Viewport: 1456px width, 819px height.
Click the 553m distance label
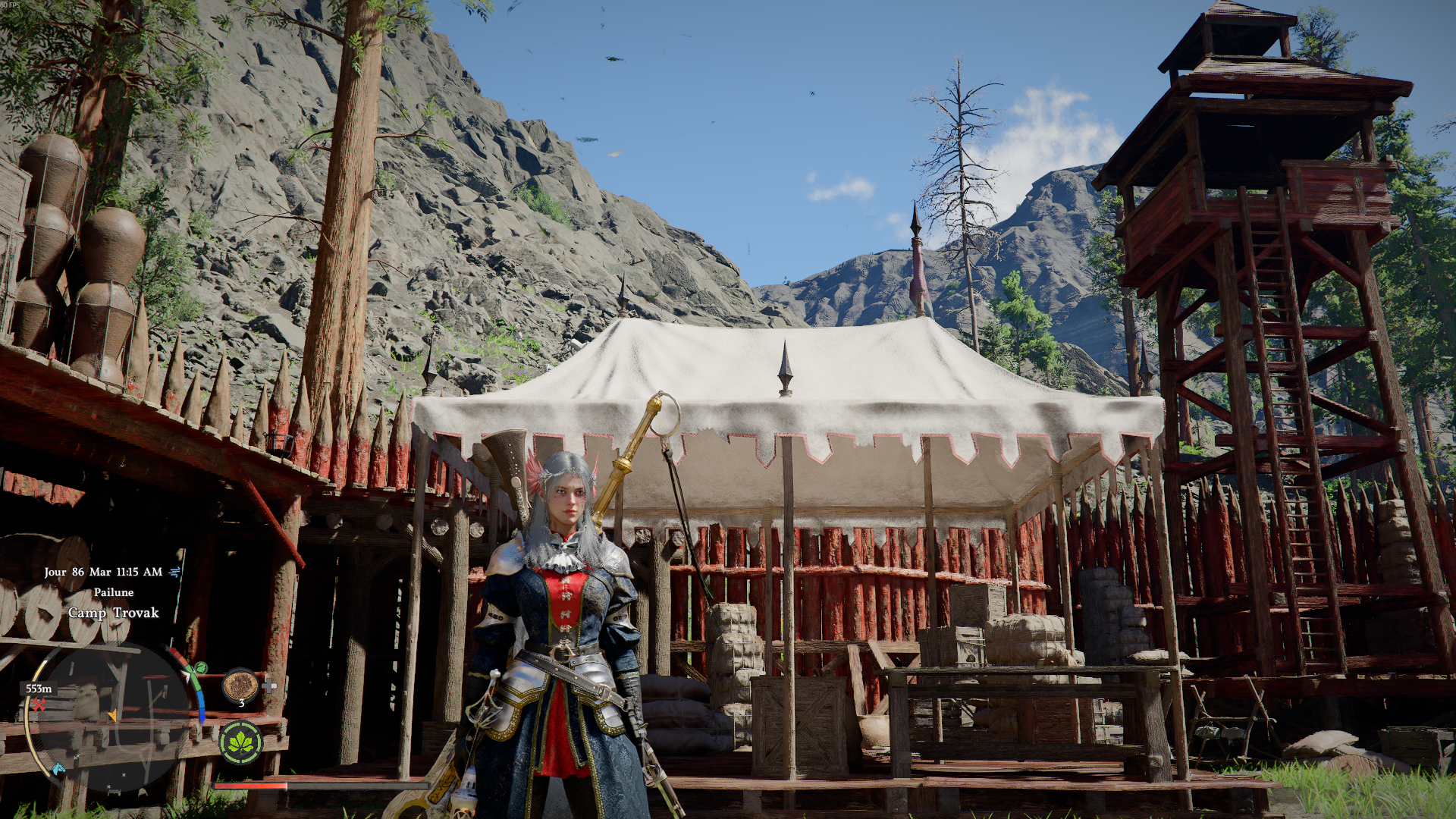pyautogui.click(x=39, y=689)
